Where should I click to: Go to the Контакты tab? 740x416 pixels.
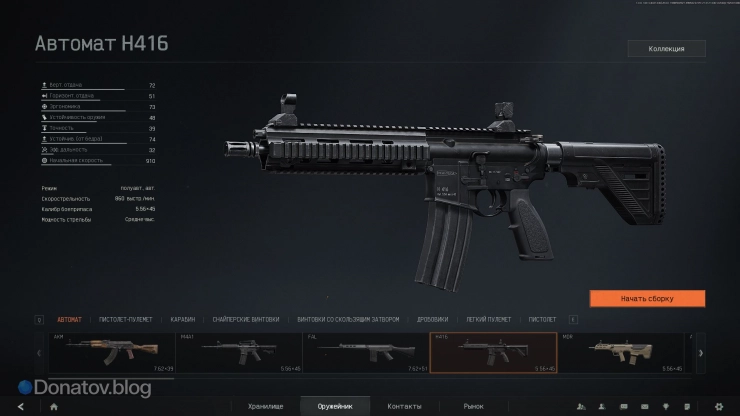click(404, 406)
